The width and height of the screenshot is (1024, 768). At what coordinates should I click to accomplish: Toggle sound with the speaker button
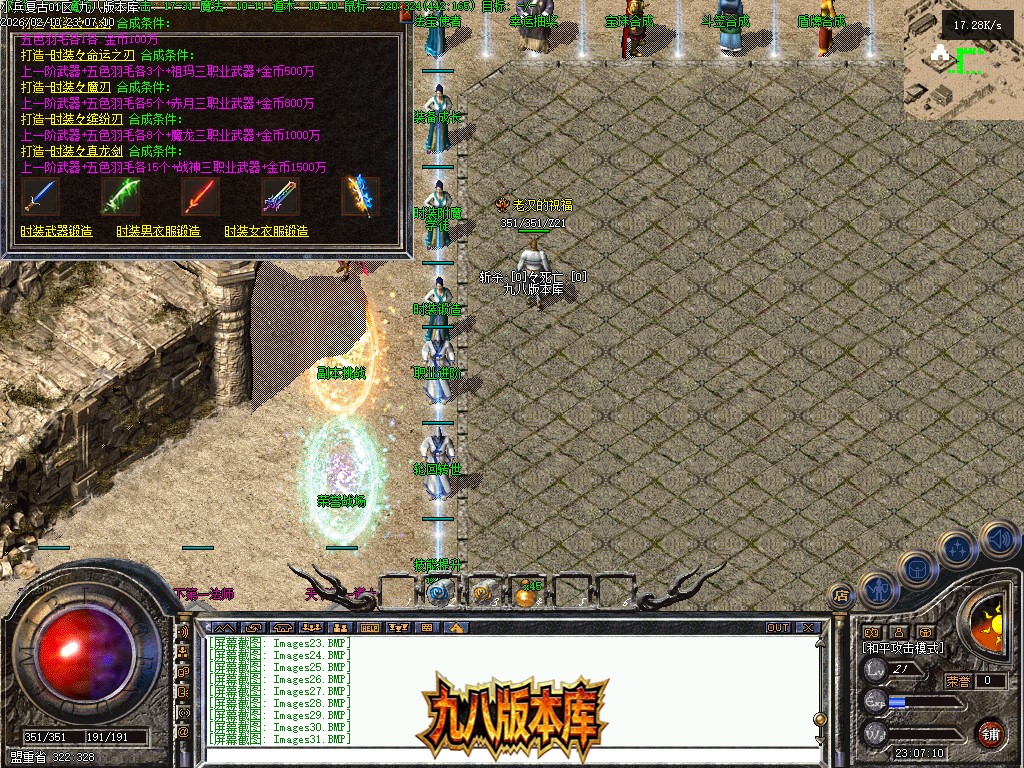[997, 539]
